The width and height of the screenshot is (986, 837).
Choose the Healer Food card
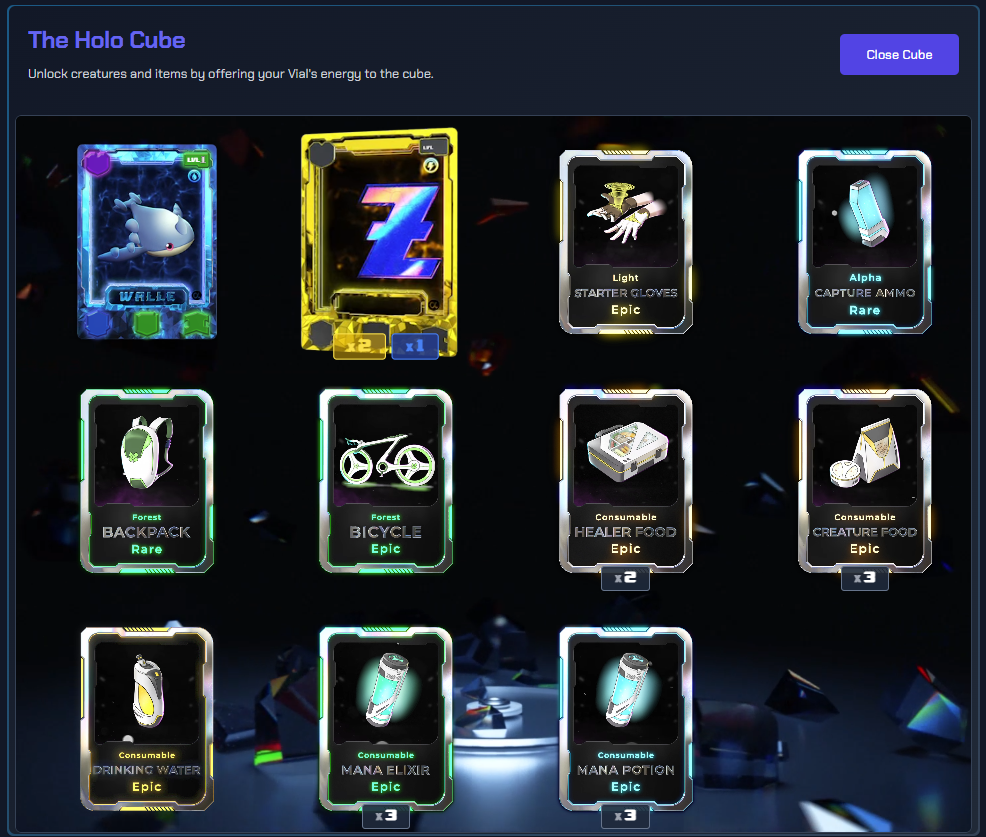pos(626,480)
